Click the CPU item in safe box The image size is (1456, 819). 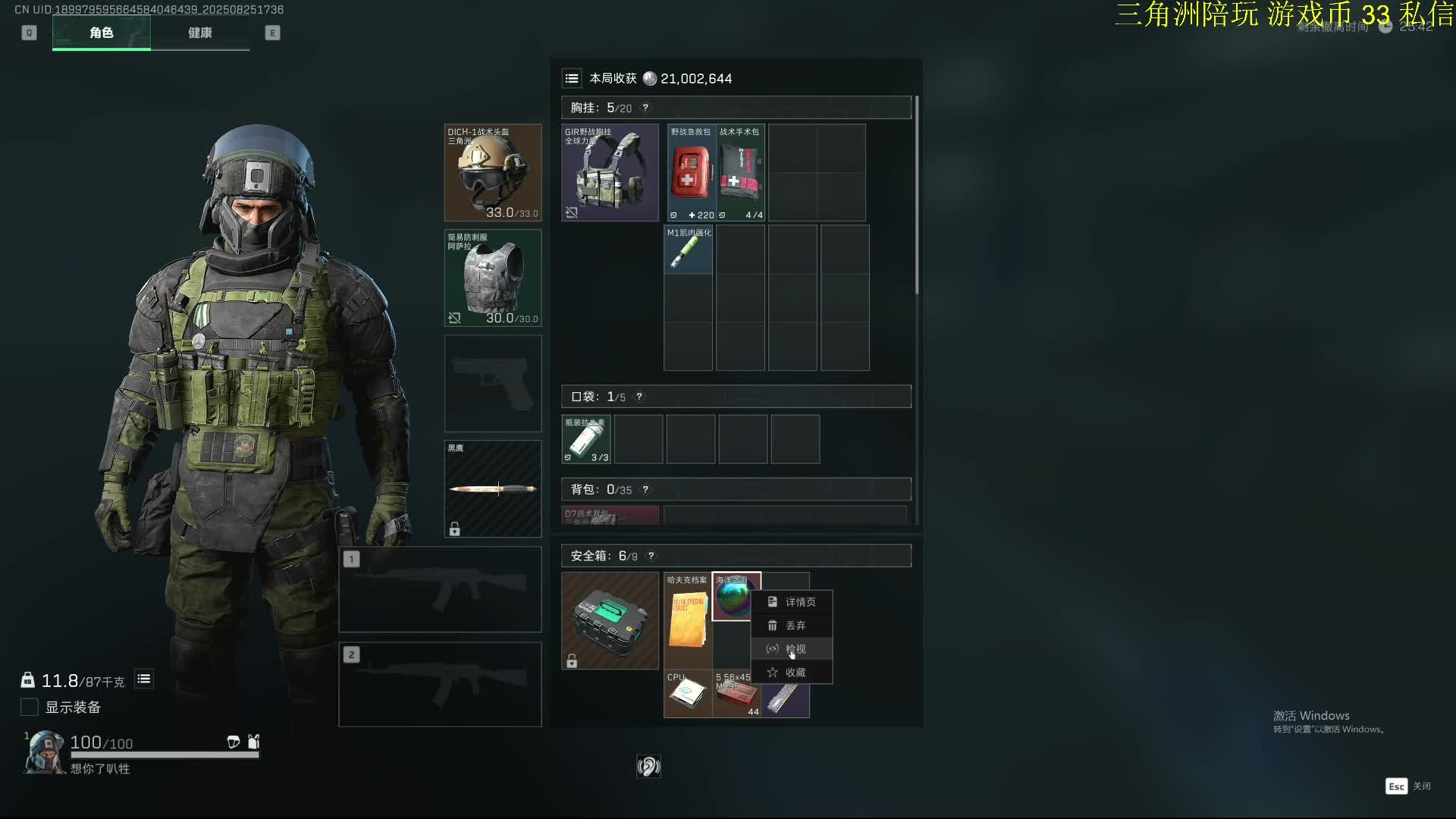pyautogui.click(x=688, y=694)
